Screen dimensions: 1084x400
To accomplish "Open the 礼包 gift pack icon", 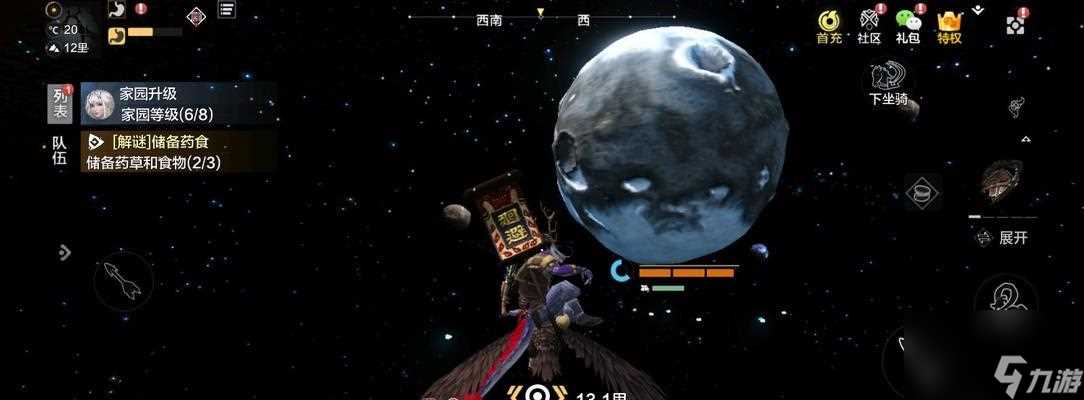I will coord(908,25).
